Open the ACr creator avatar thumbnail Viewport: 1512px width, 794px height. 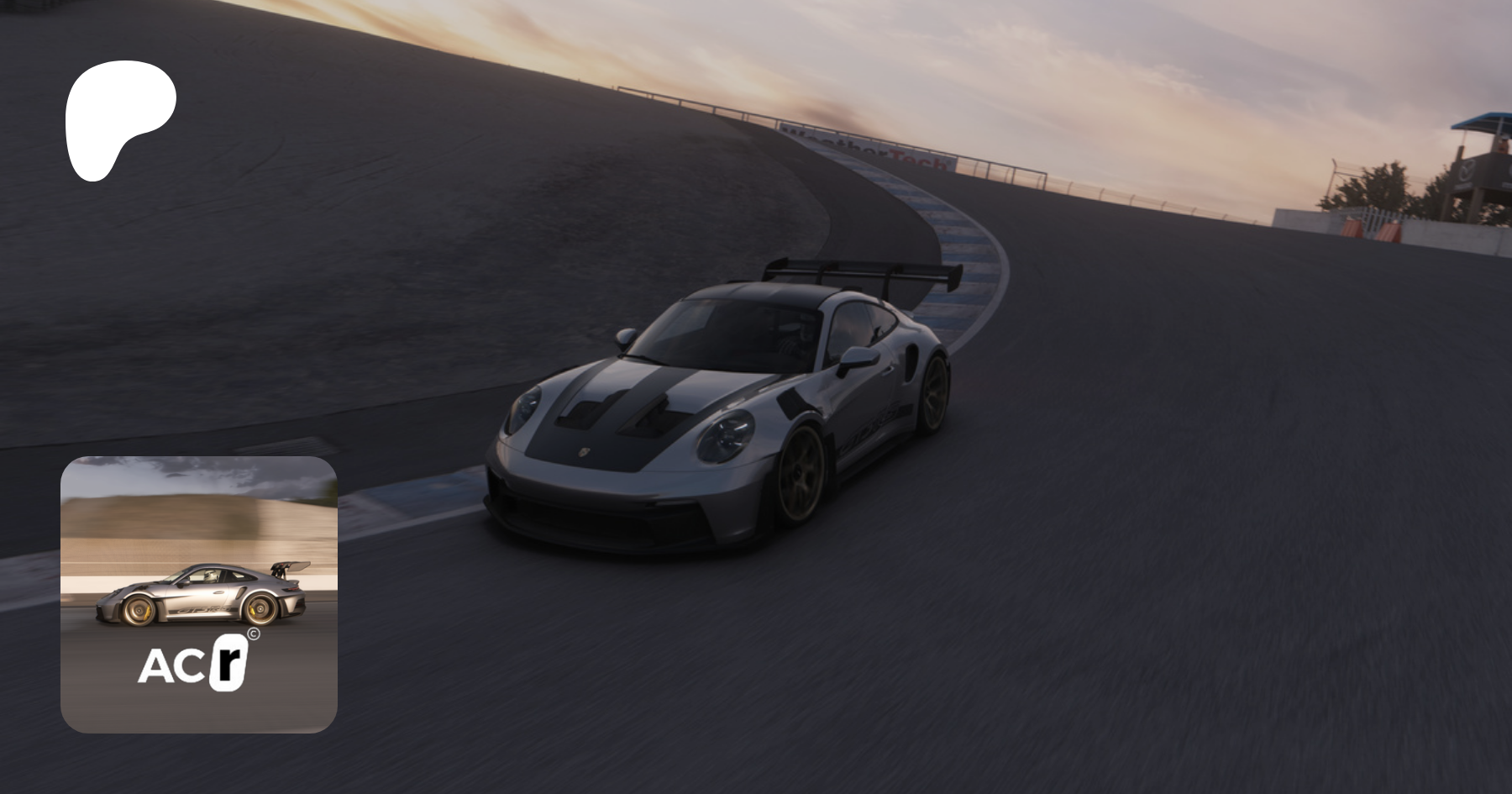click(199, 594)
